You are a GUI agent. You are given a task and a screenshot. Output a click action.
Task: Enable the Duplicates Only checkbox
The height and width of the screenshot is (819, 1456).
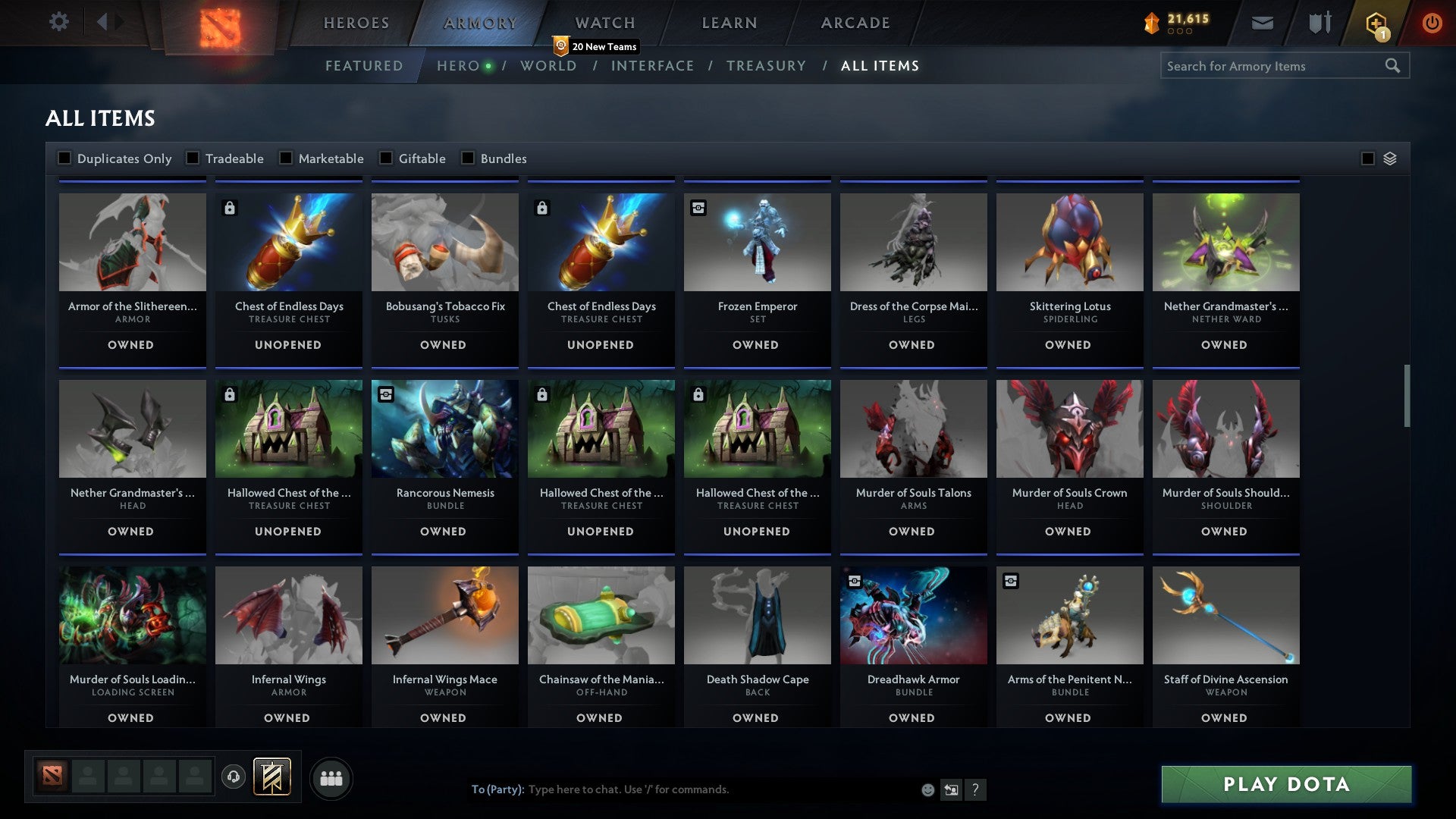coord(64,158)
